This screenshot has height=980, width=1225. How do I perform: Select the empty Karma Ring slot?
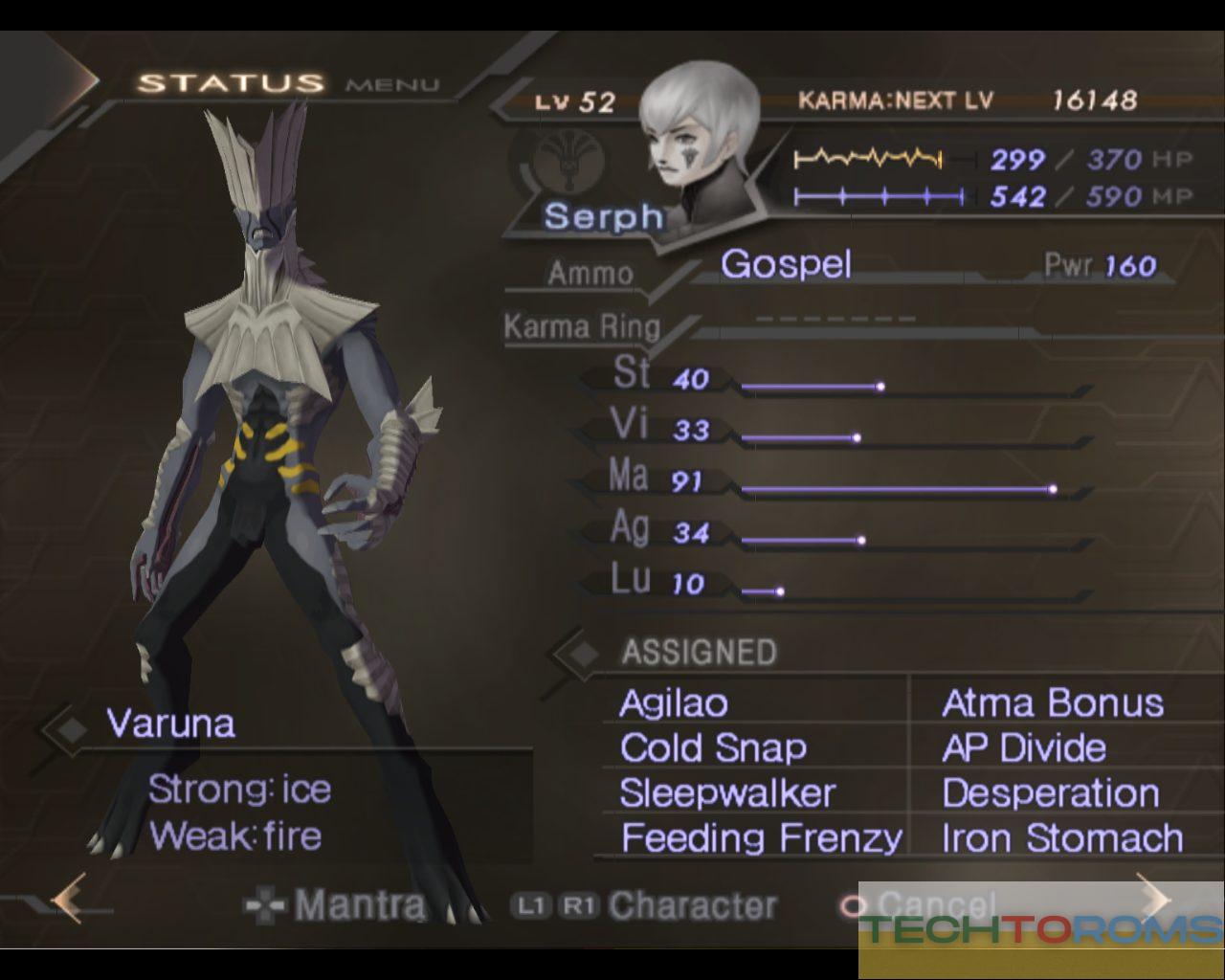[835, 320]
